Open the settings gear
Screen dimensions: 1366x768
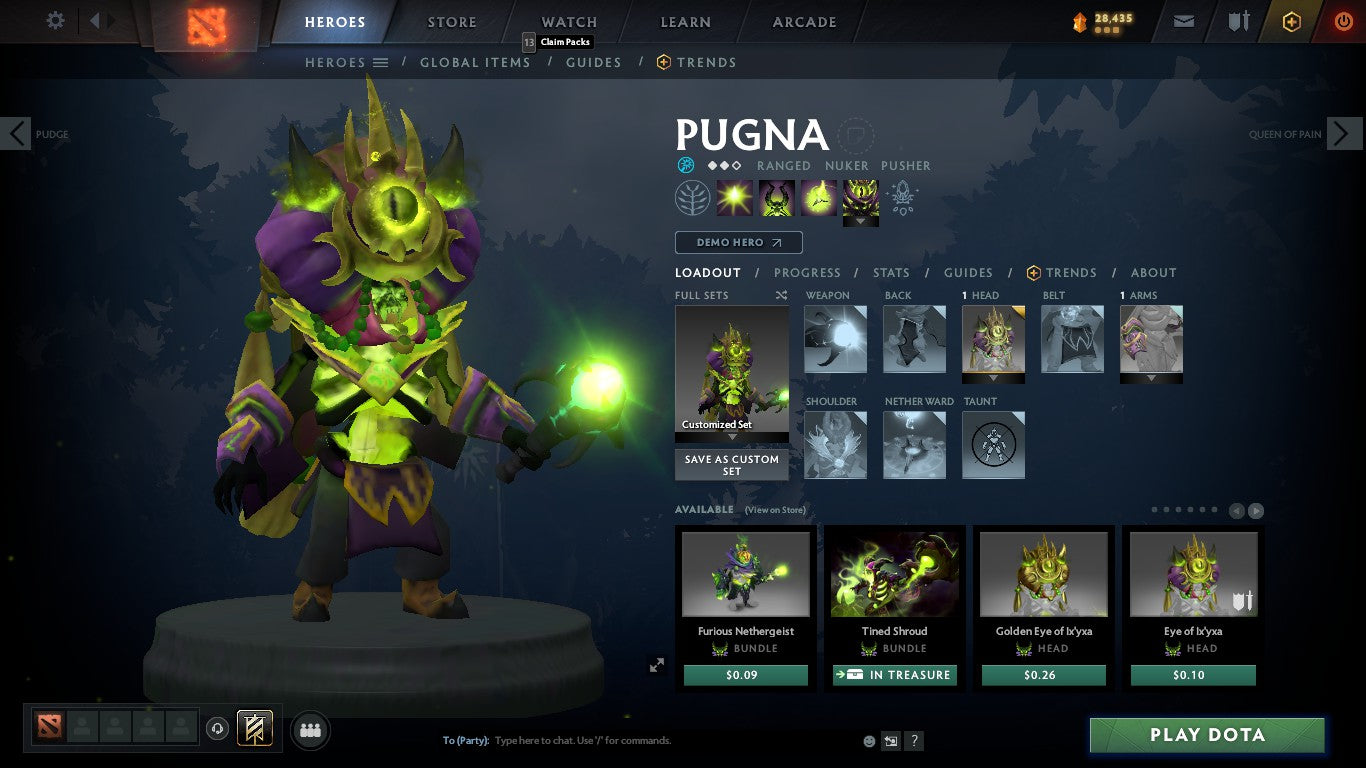click(55, 19)
